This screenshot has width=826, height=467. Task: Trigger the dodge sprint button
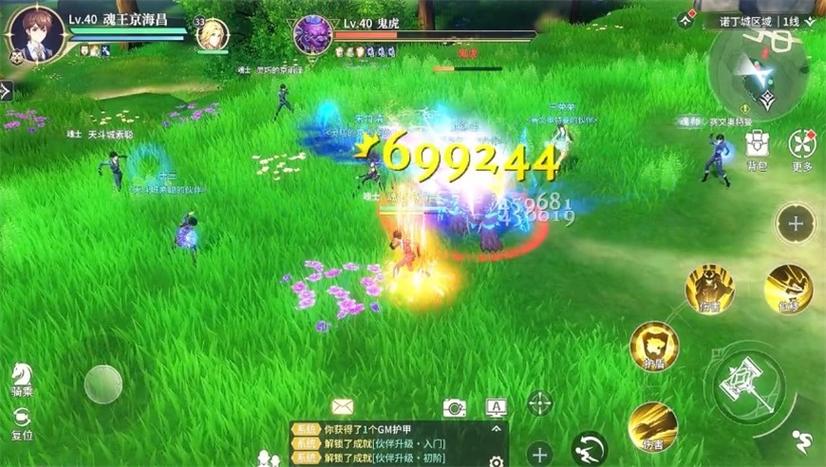(590, 447)
